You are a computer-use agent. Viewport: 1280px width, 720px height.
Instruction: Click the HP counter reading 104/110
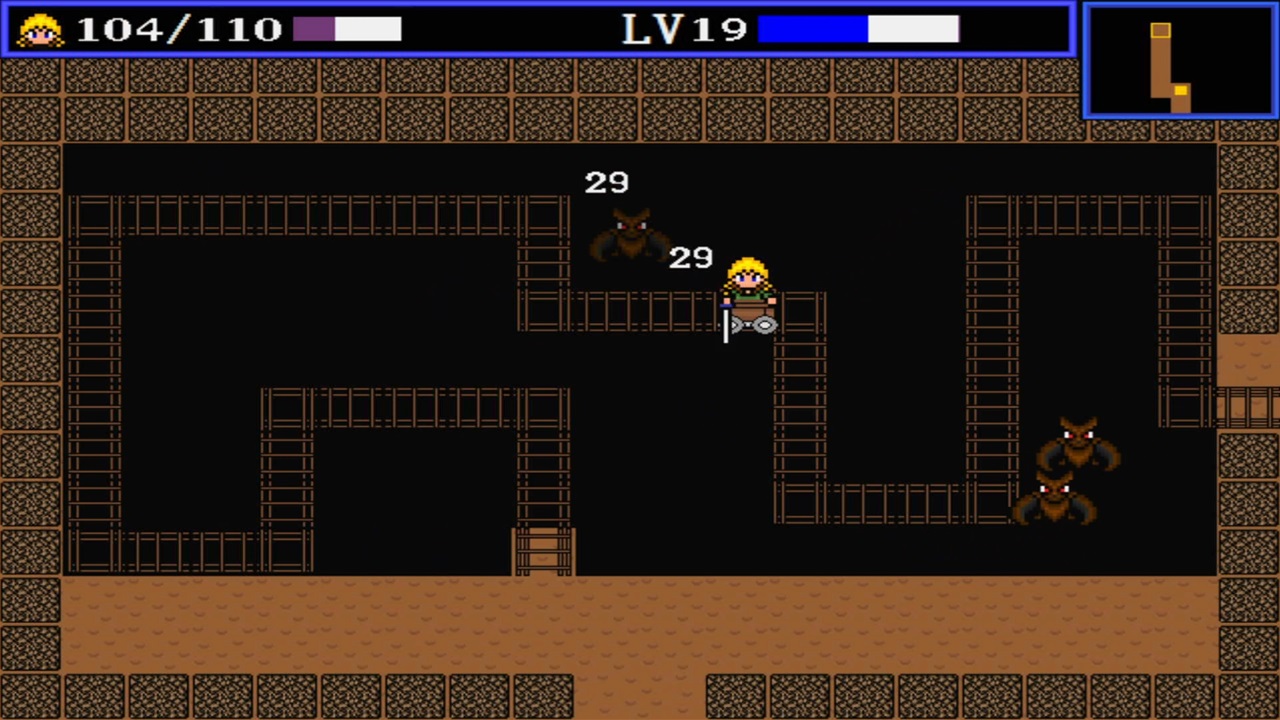(x=180, y=28)
